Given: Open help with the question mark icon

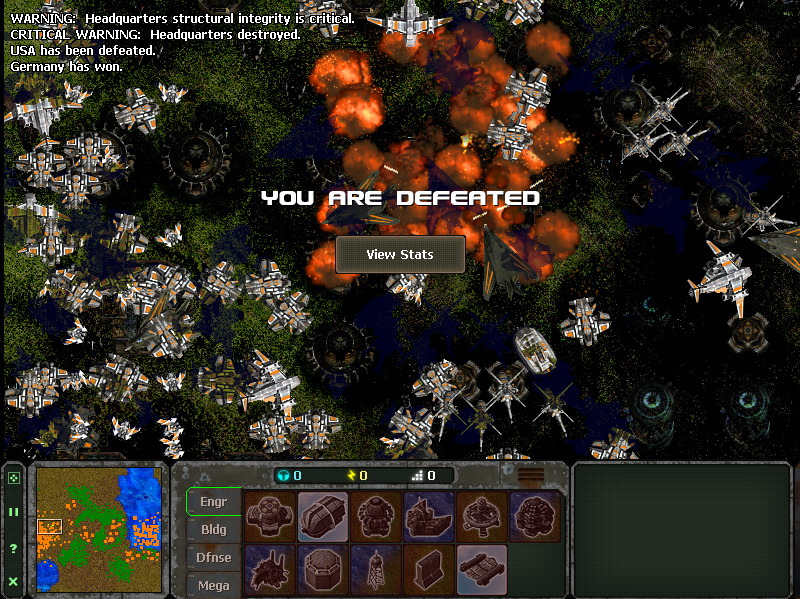Looking at the screenshot, I should pyautogui.click(x=14, y=548).
